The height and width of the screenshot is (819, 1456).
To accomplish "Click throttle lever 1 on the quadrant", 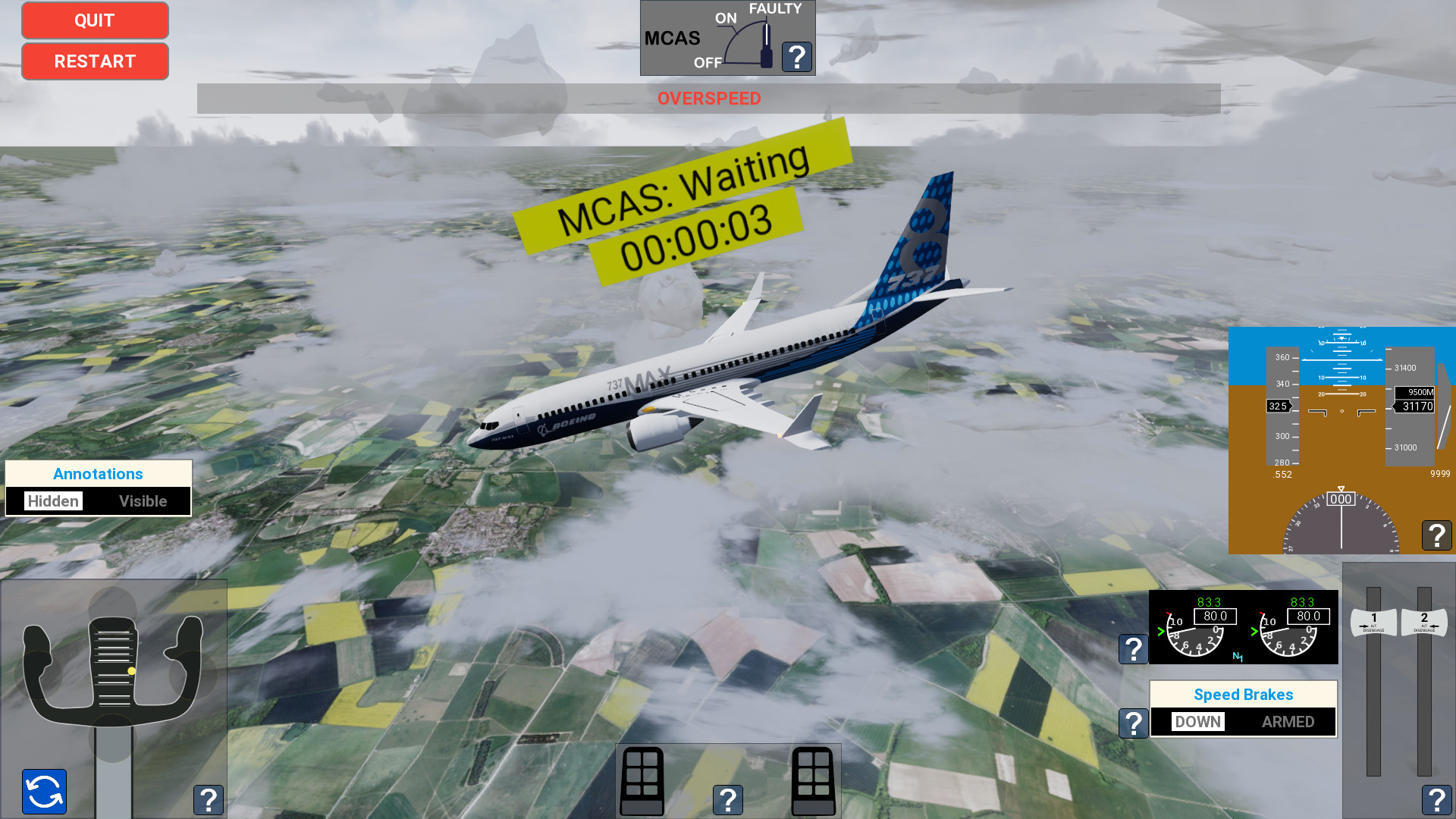I will (x=1373, y=622).
